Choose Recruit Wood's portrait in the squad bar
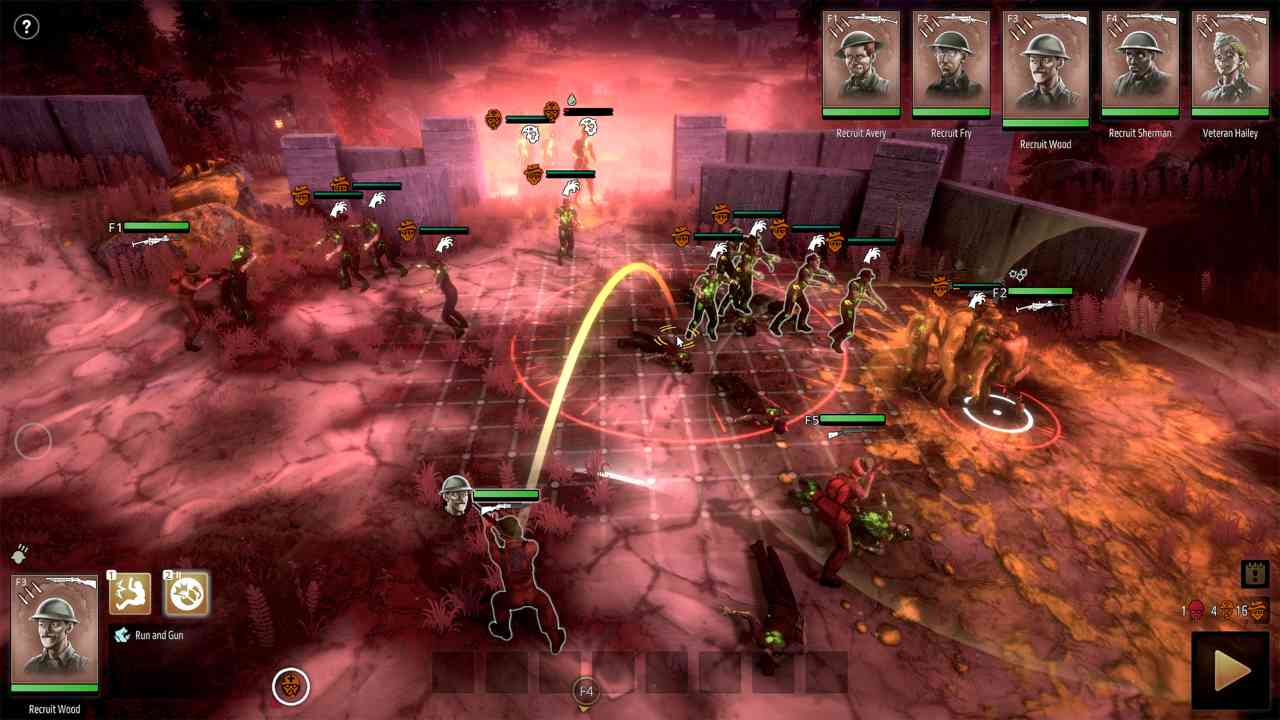 [x=1045, y=68]
